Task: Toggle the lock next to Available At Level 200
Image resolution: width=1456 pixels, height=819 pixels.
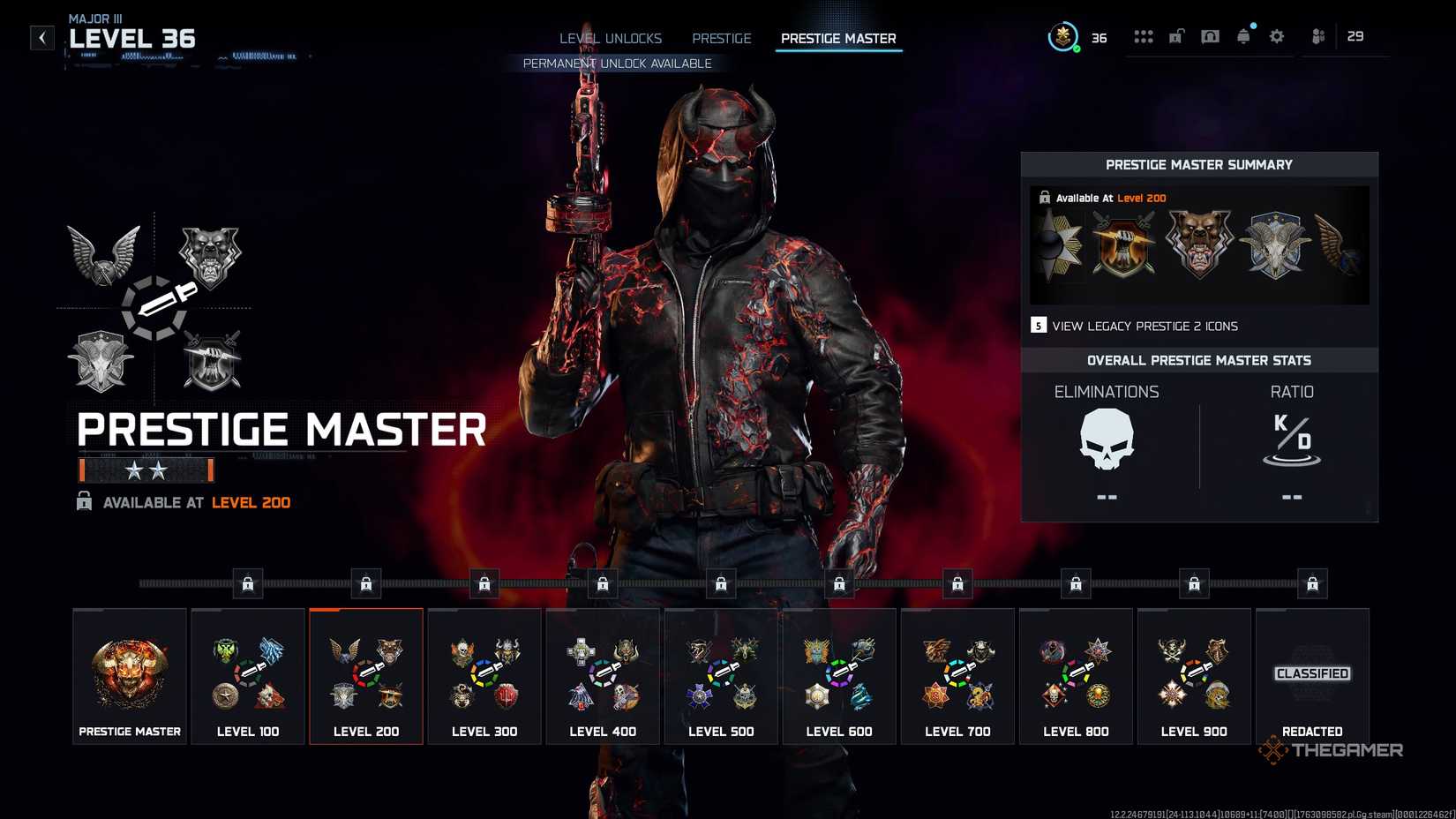Action: coord(86,502)
